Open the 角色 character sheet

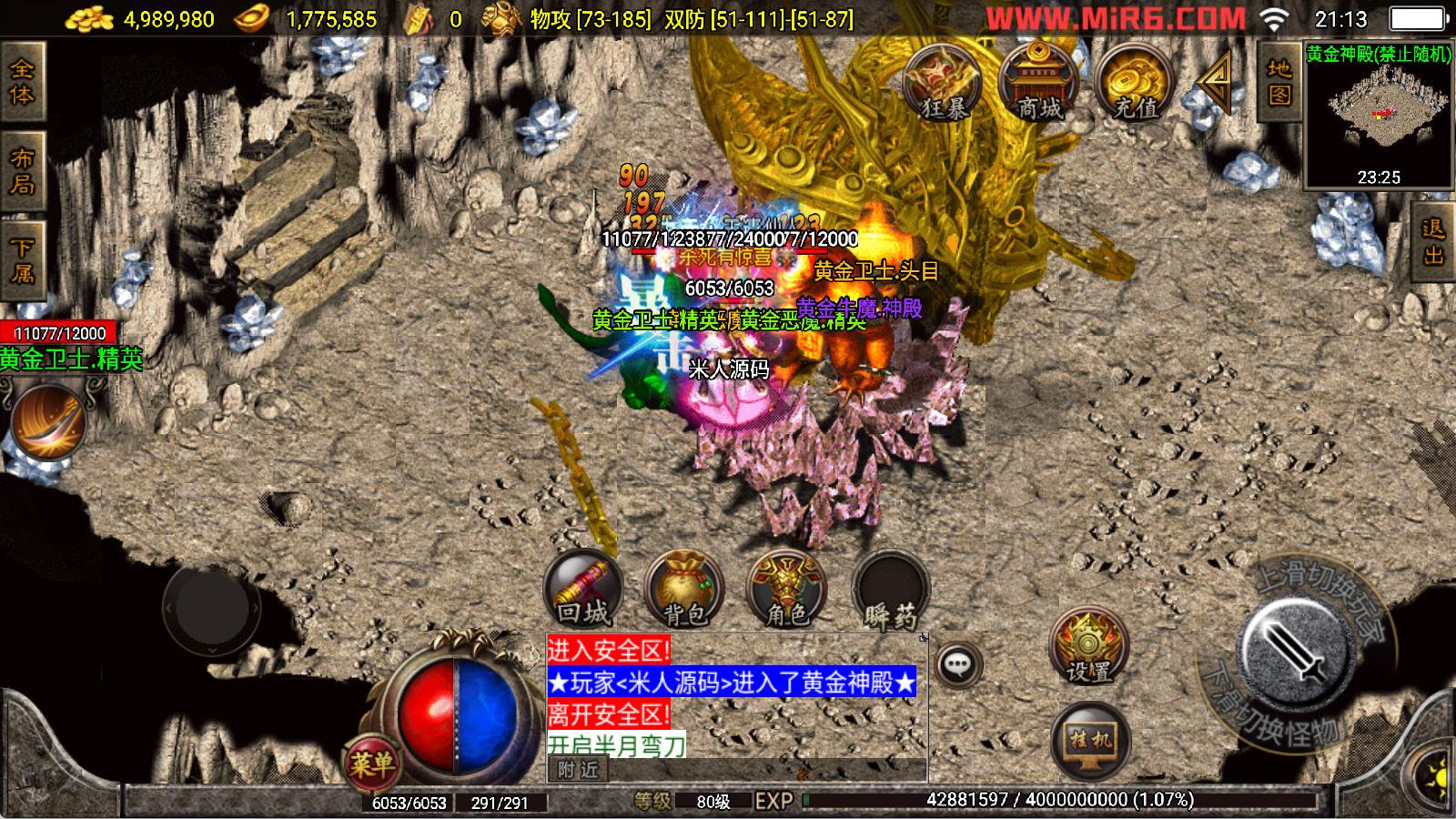pyautogui.click(x=786, y=589)
